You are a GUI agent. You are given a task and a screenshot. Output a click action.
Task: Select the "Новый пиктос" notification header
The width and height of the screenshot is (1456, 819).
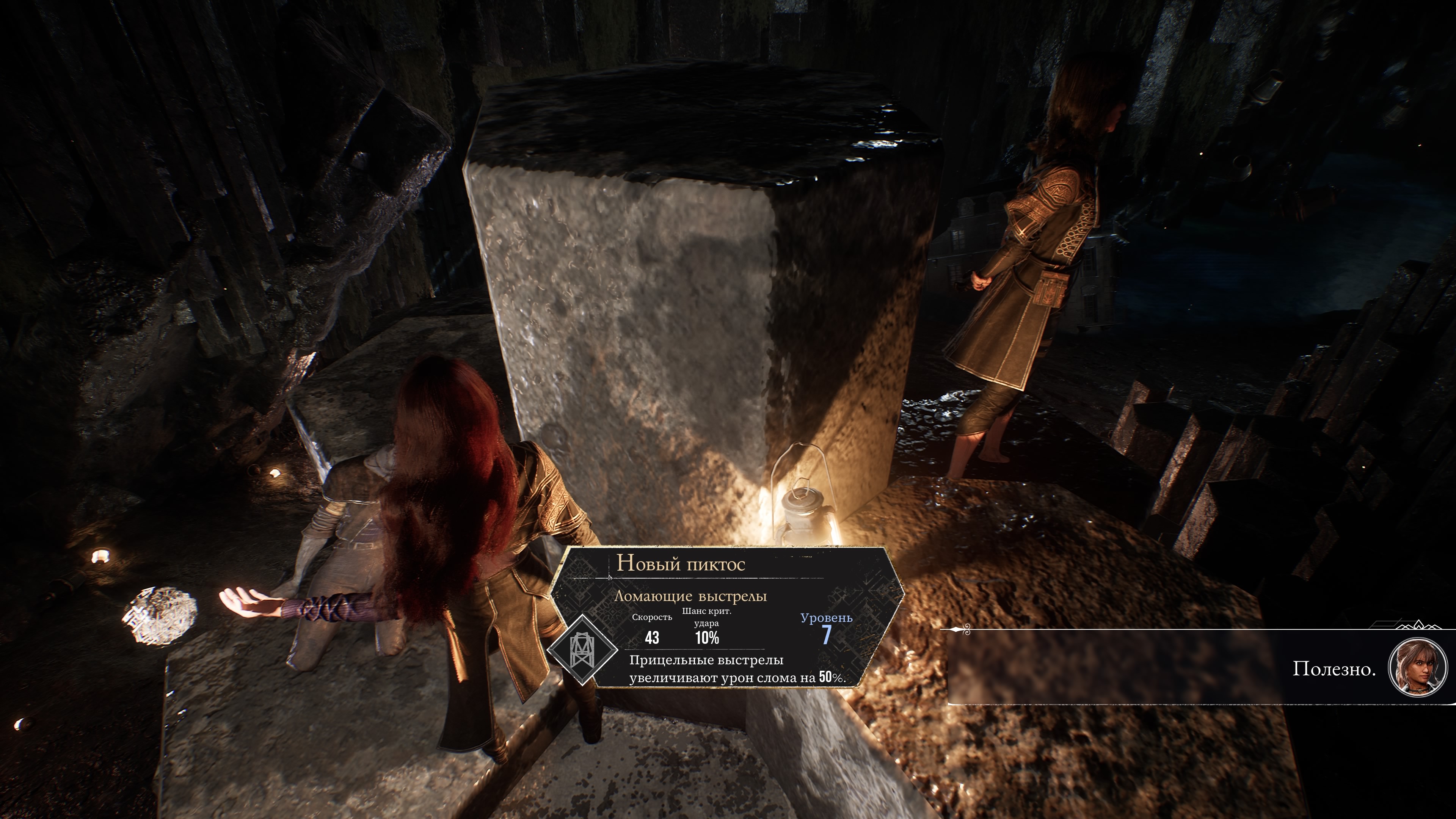[x=681, y=563]
